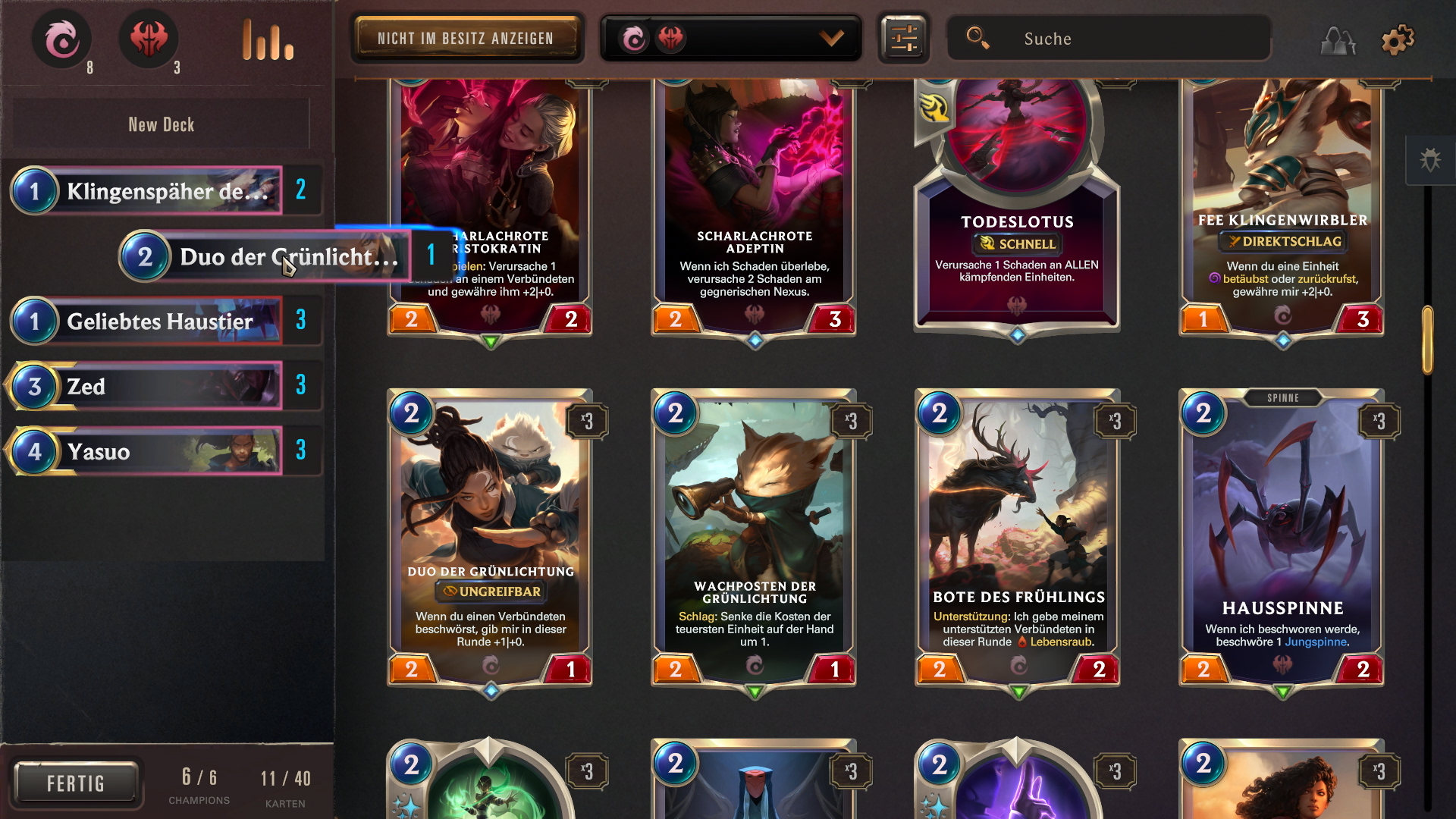This screenshot has width=1456, height=819.
Task: Open the settings gear
Action: [x=1398, y=40]
